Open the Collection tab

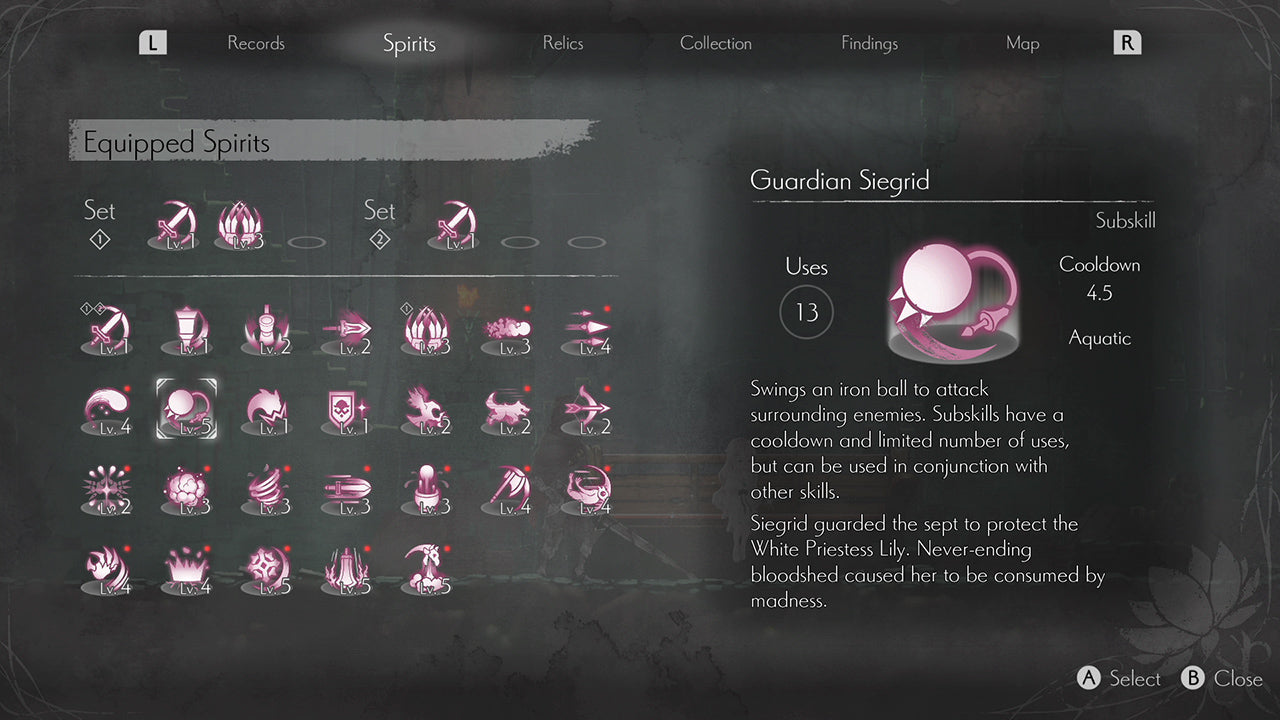point(715,43)
